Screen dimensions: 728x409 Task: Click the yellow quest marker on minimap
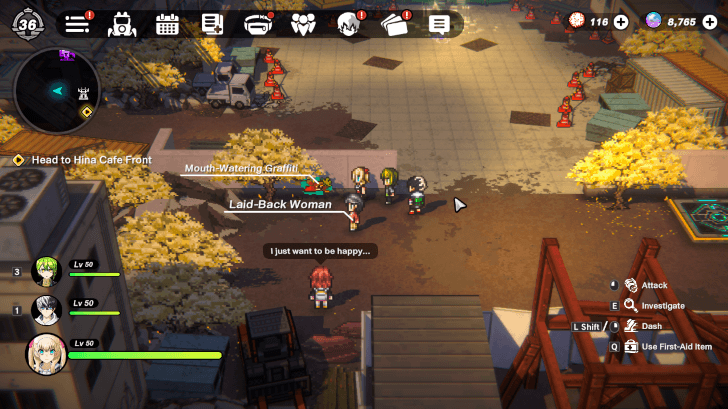(x=86, y=112)
